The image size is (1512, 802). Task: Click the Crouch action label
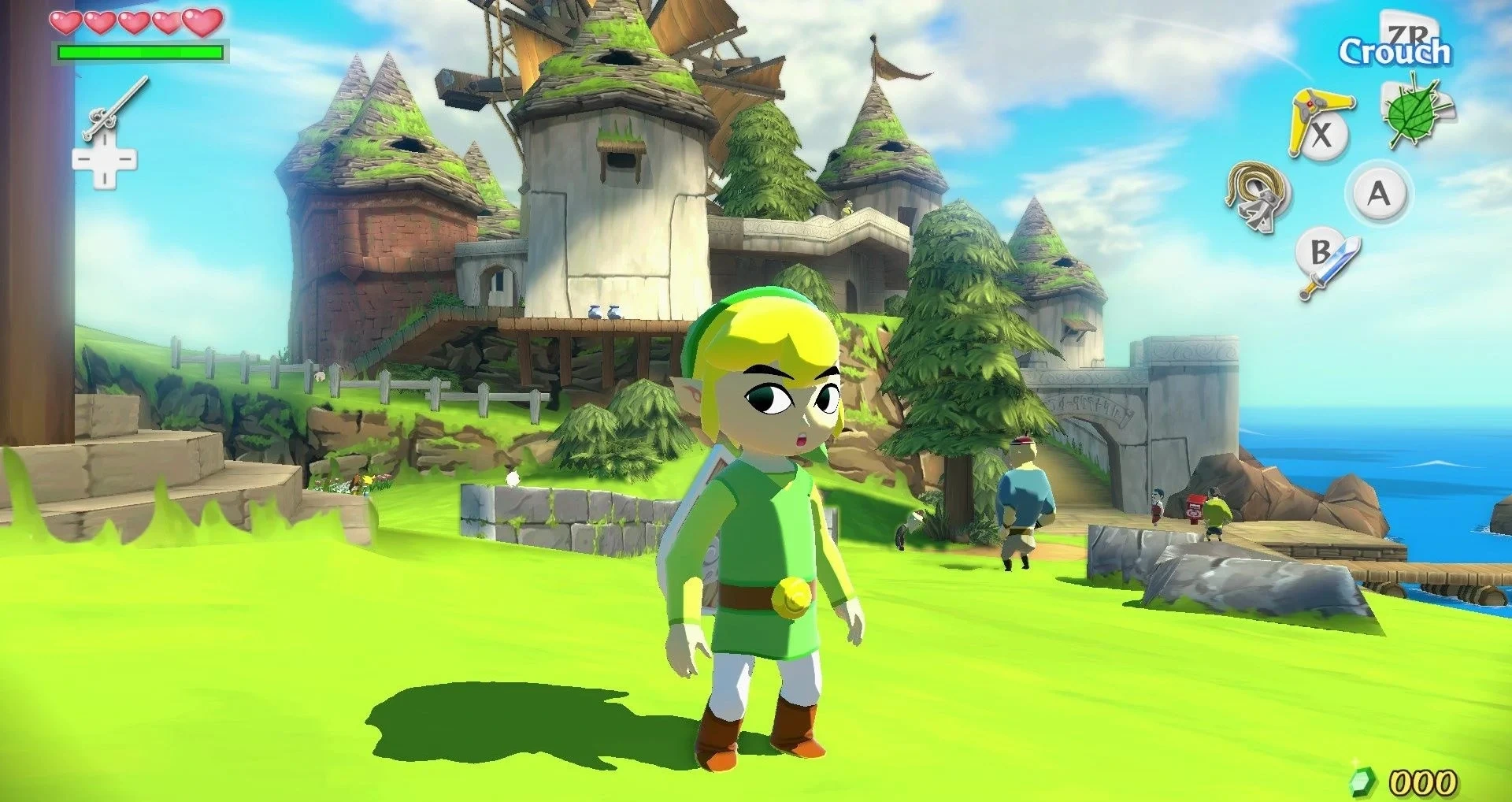click(1395, 50)
